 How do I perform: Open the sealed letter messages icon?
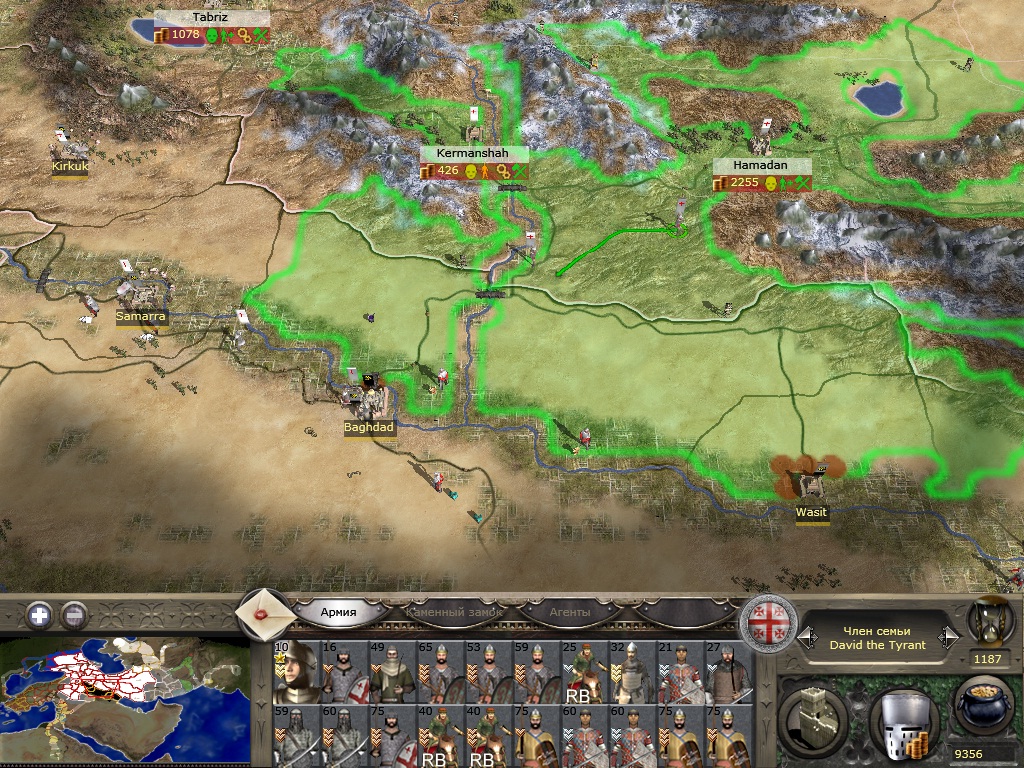pyautogui.click(x=264, y=612)
